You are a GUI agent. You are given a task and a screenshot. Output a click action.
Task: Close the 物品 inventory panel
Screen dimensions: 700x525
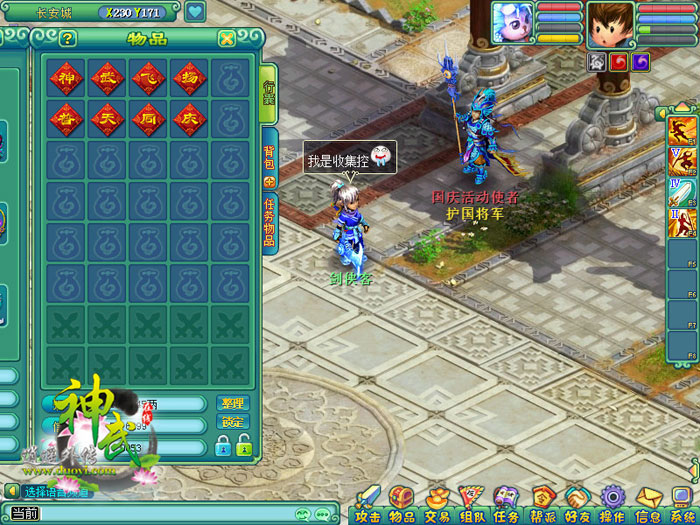tap(227, 39)
